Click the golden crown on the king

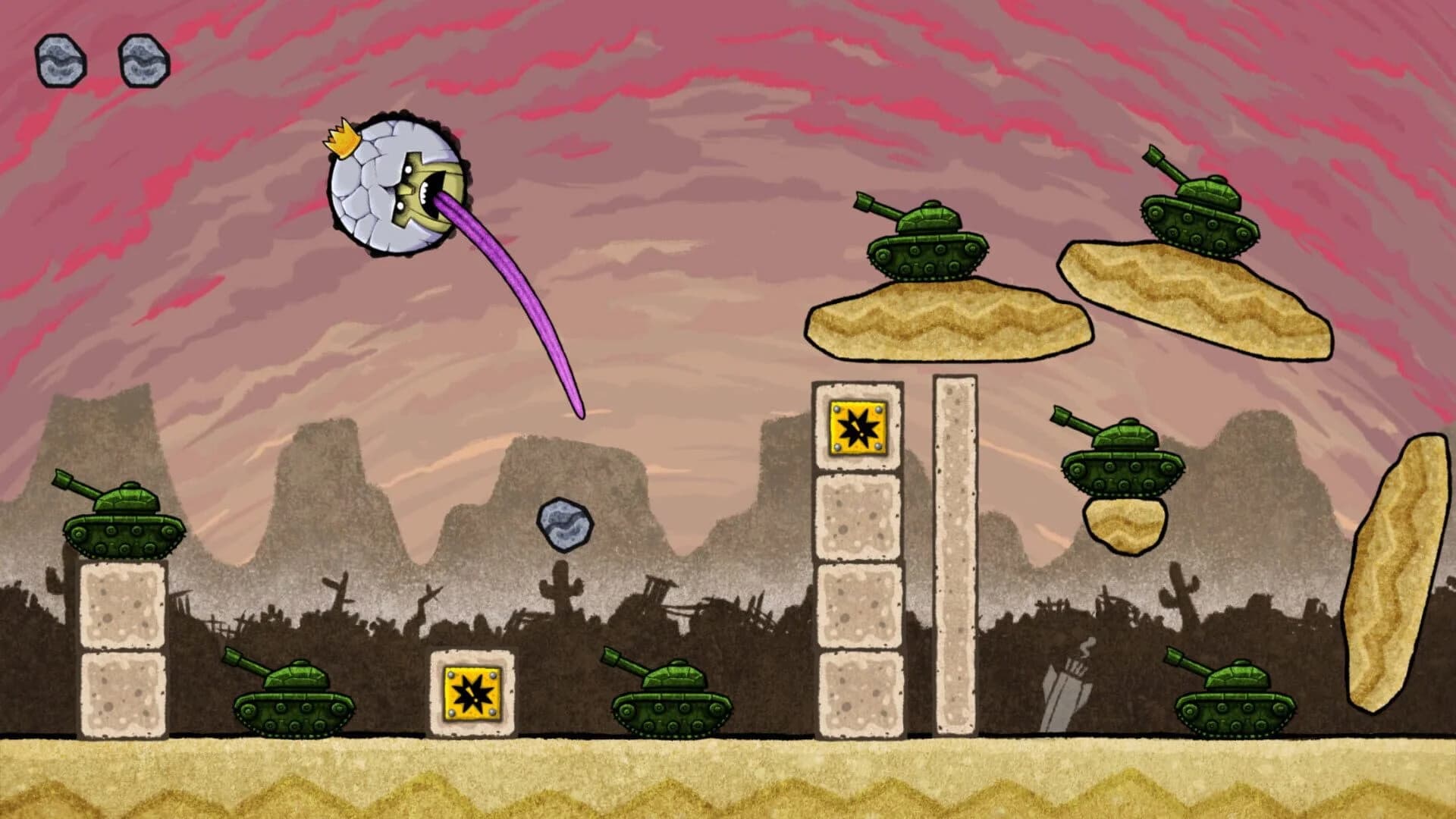click(344, 139)
